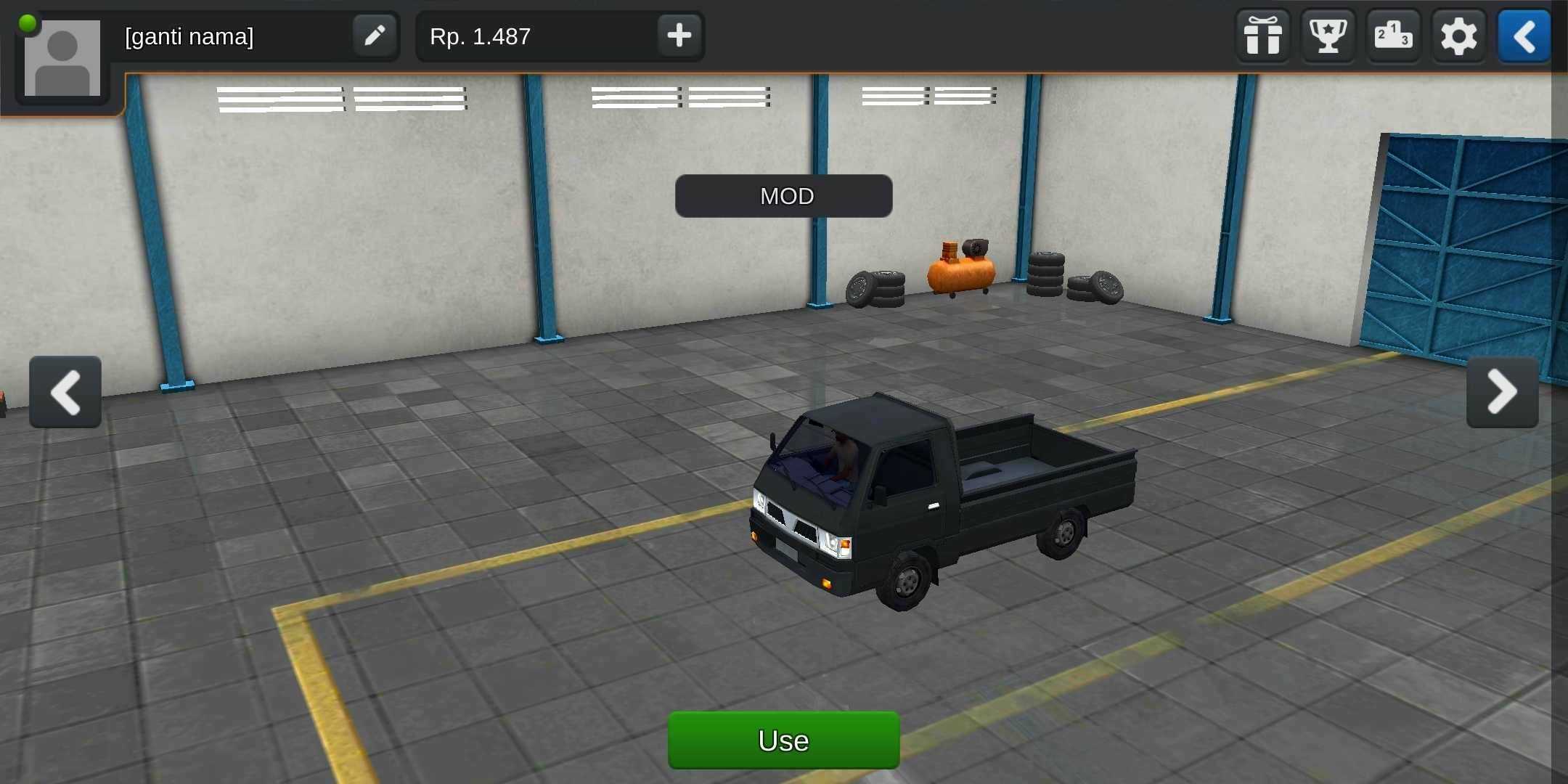1568x784 pixels.
Task: Show the next vehicle with right arrow
Action: pos(1502,392)
